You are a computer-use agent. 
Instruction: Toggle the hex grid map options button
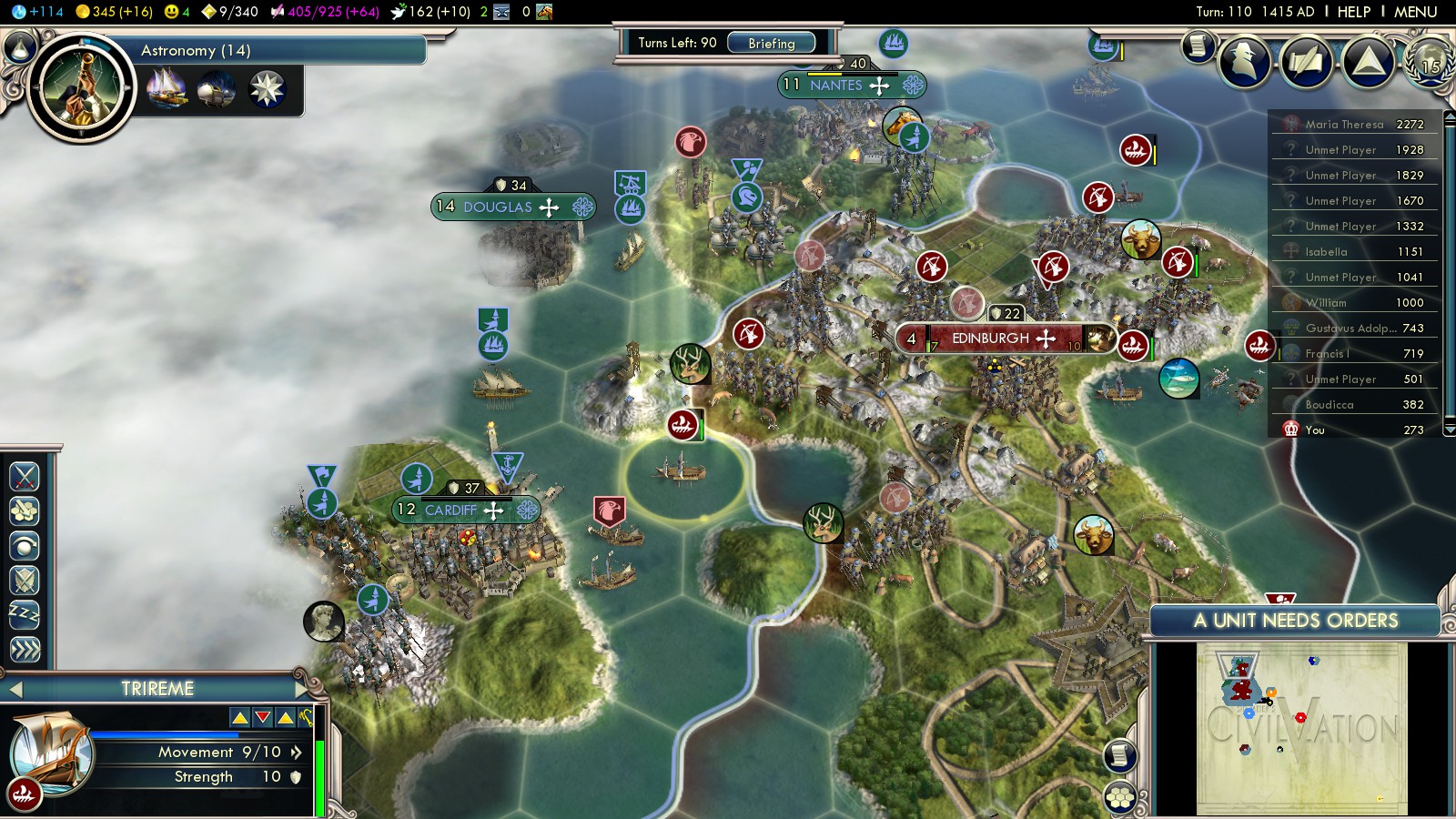pos(1120,798)
